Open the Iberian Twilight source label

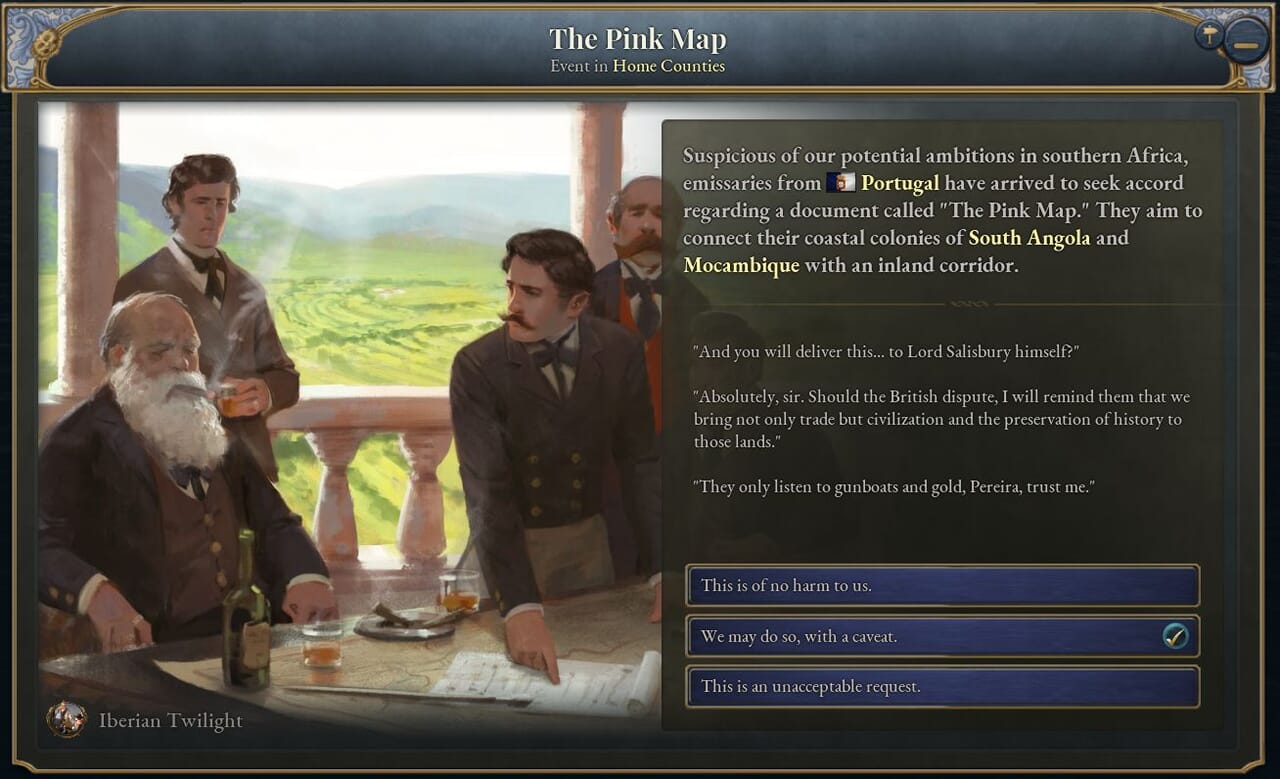pyautogui.click(x=170, y=720)
